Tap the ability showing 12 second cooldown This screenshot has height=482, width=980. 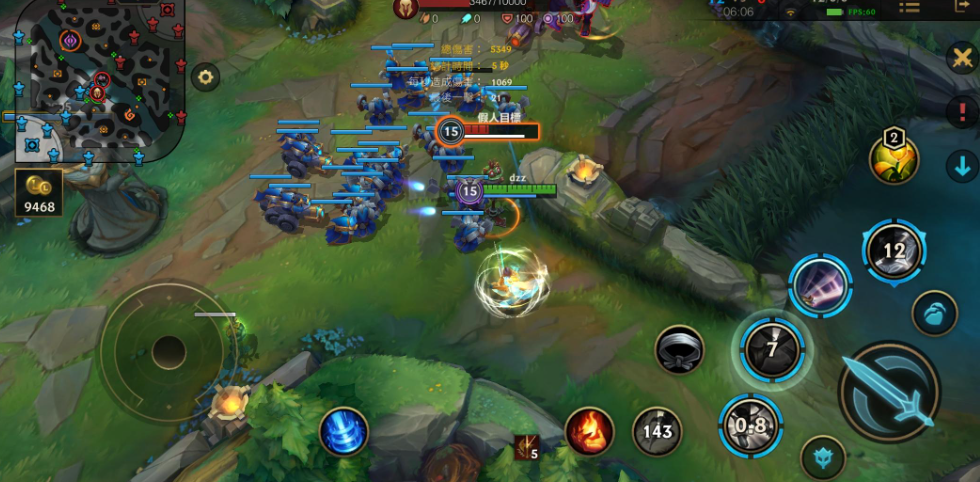[894, 250]
